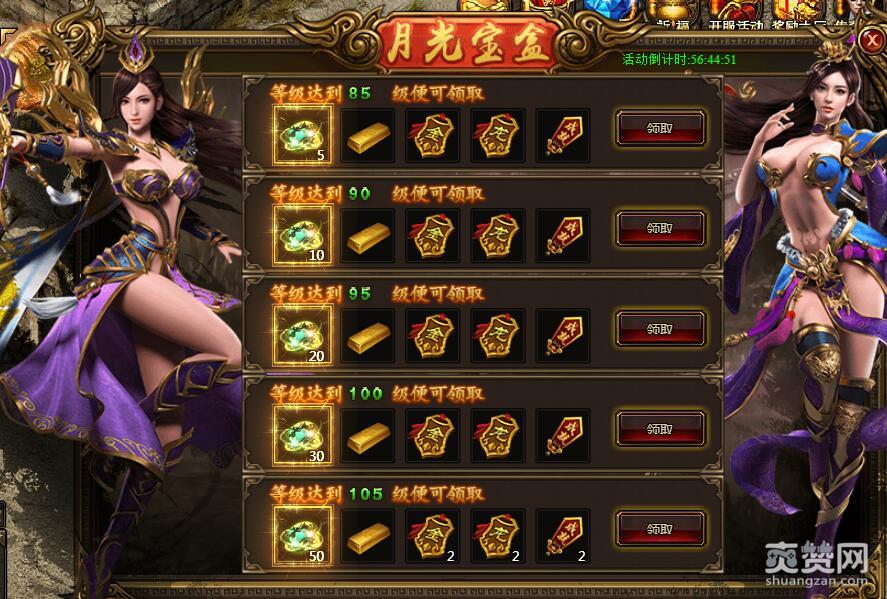
Task: Pick the green gem stack of 50
Action: pyautogui.click(x=302, y=536)
